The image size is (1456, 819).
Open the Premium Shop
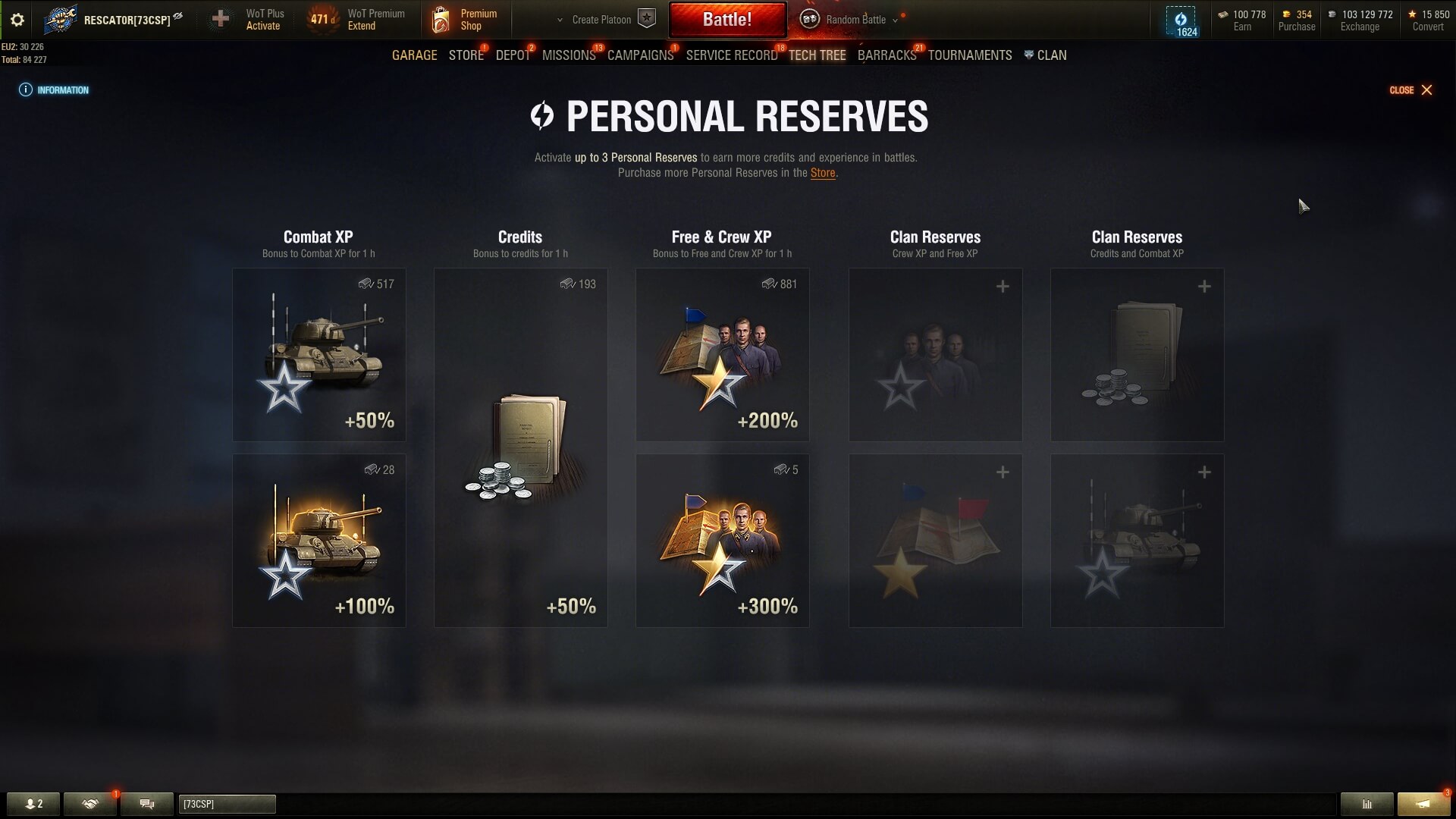465,20
